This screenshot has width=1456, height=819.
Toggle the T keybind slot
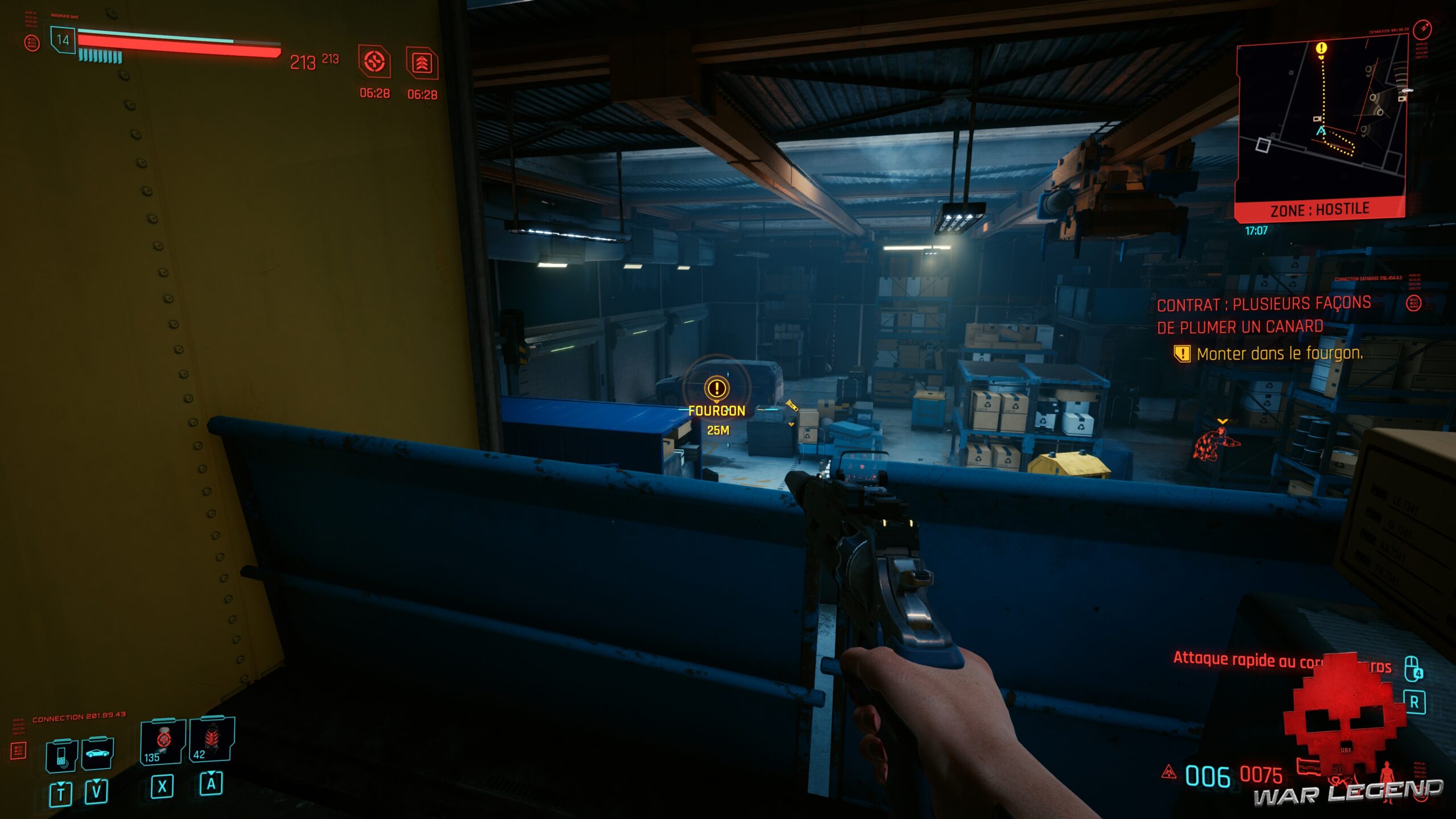click(x=60, y=792)
